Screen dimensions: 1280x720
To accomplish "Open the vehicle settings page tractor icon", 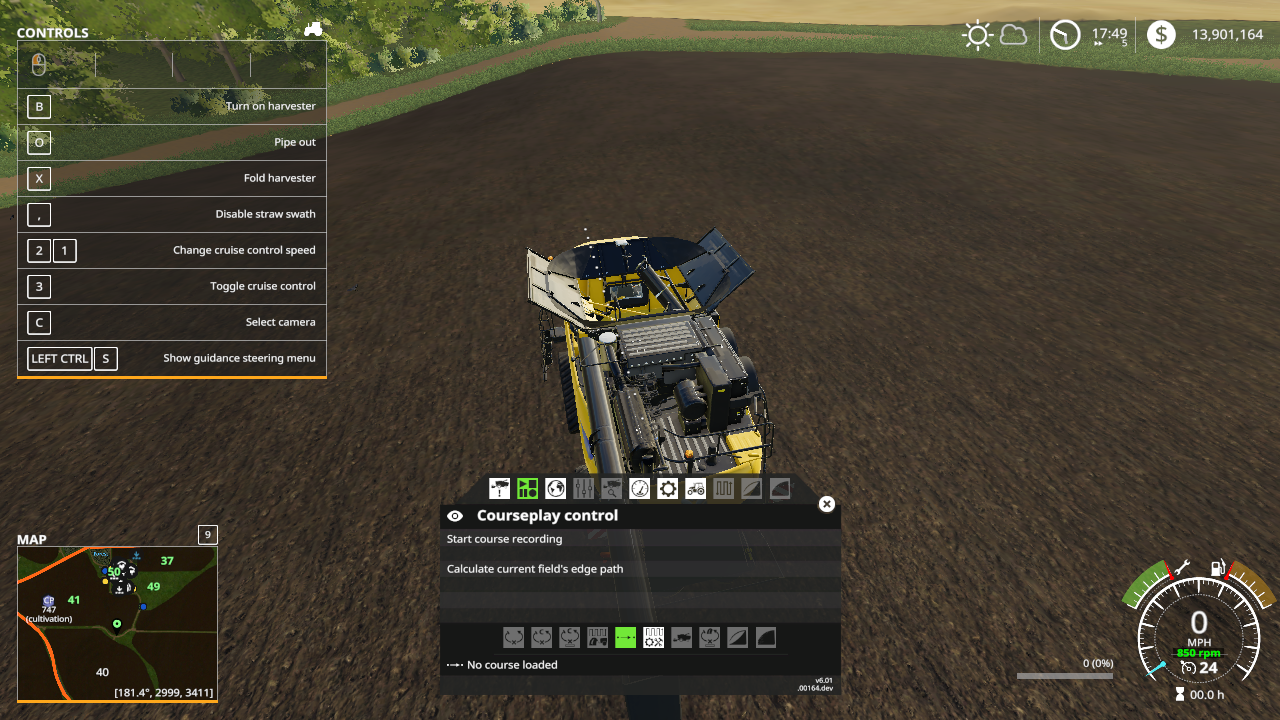I will pyautogui.click(x=695, y=488).
